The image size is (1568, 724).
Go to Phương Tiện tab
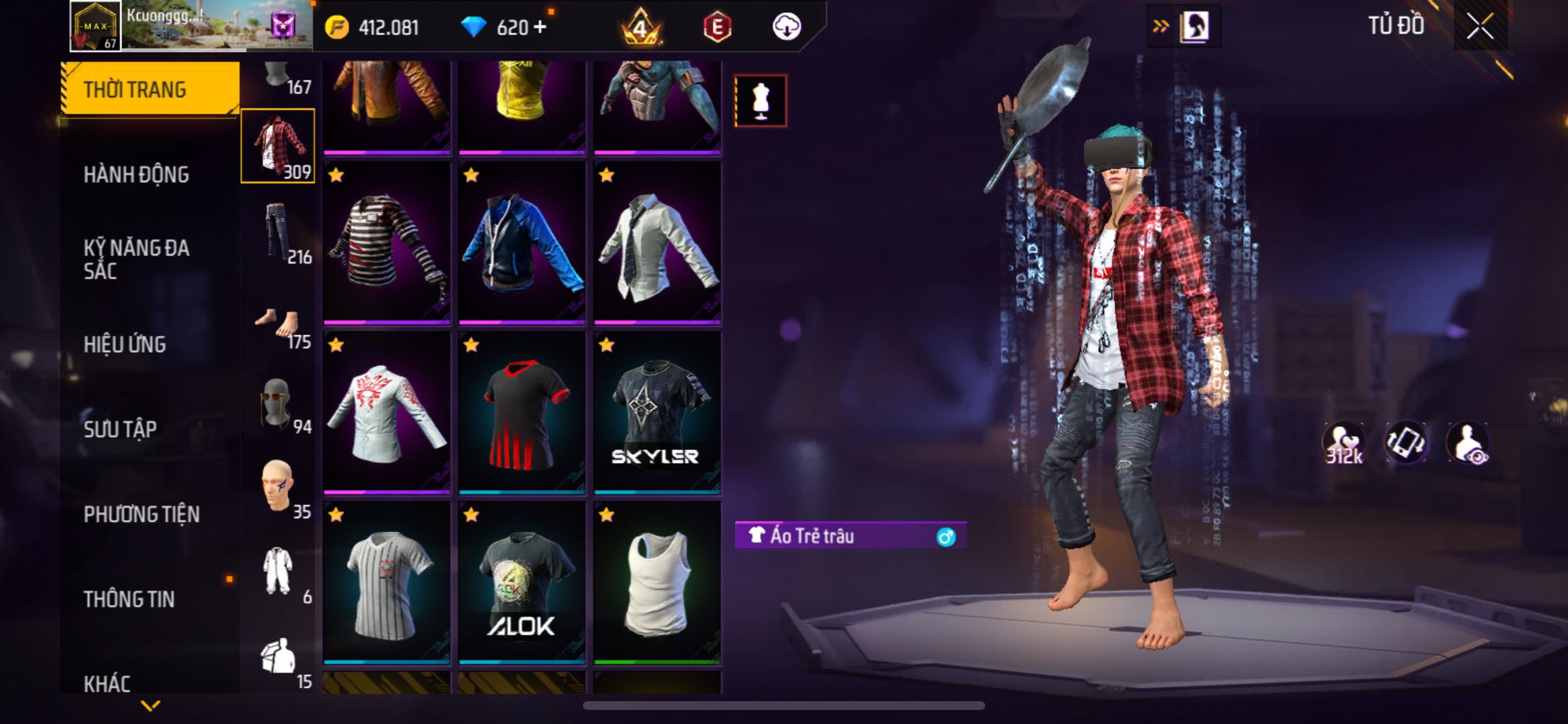[x=142, y=514]
